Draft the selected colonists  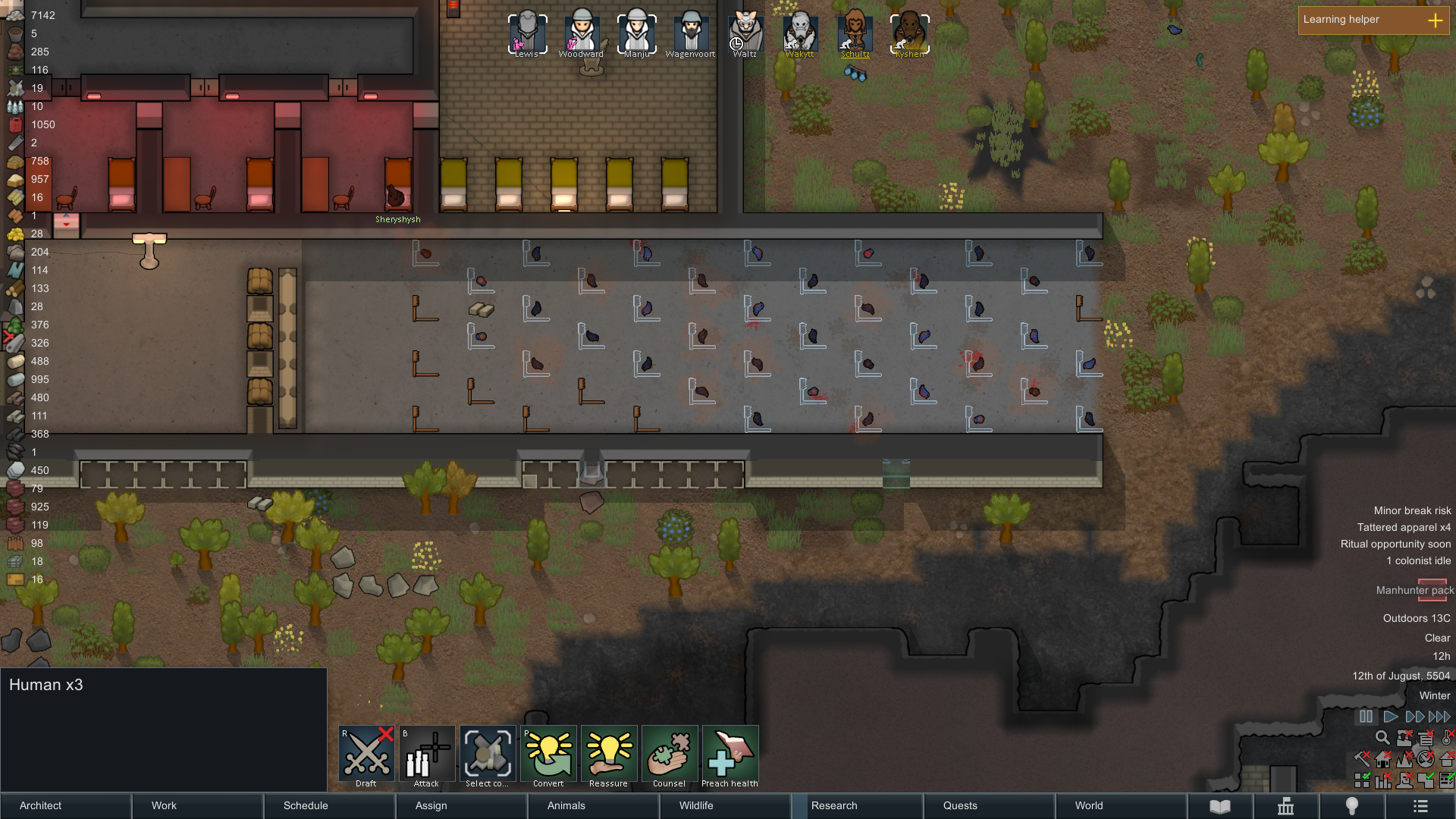(x=367, y=754)
